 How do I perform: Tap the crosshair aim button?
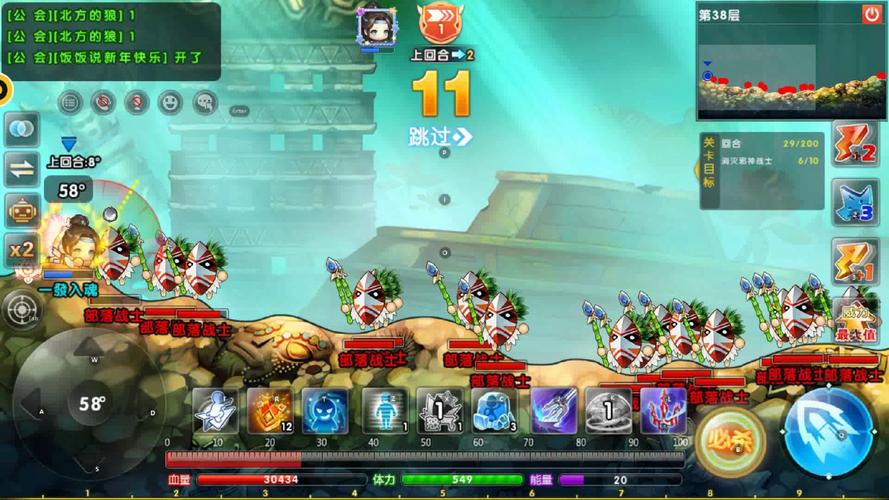pos(22,311)
